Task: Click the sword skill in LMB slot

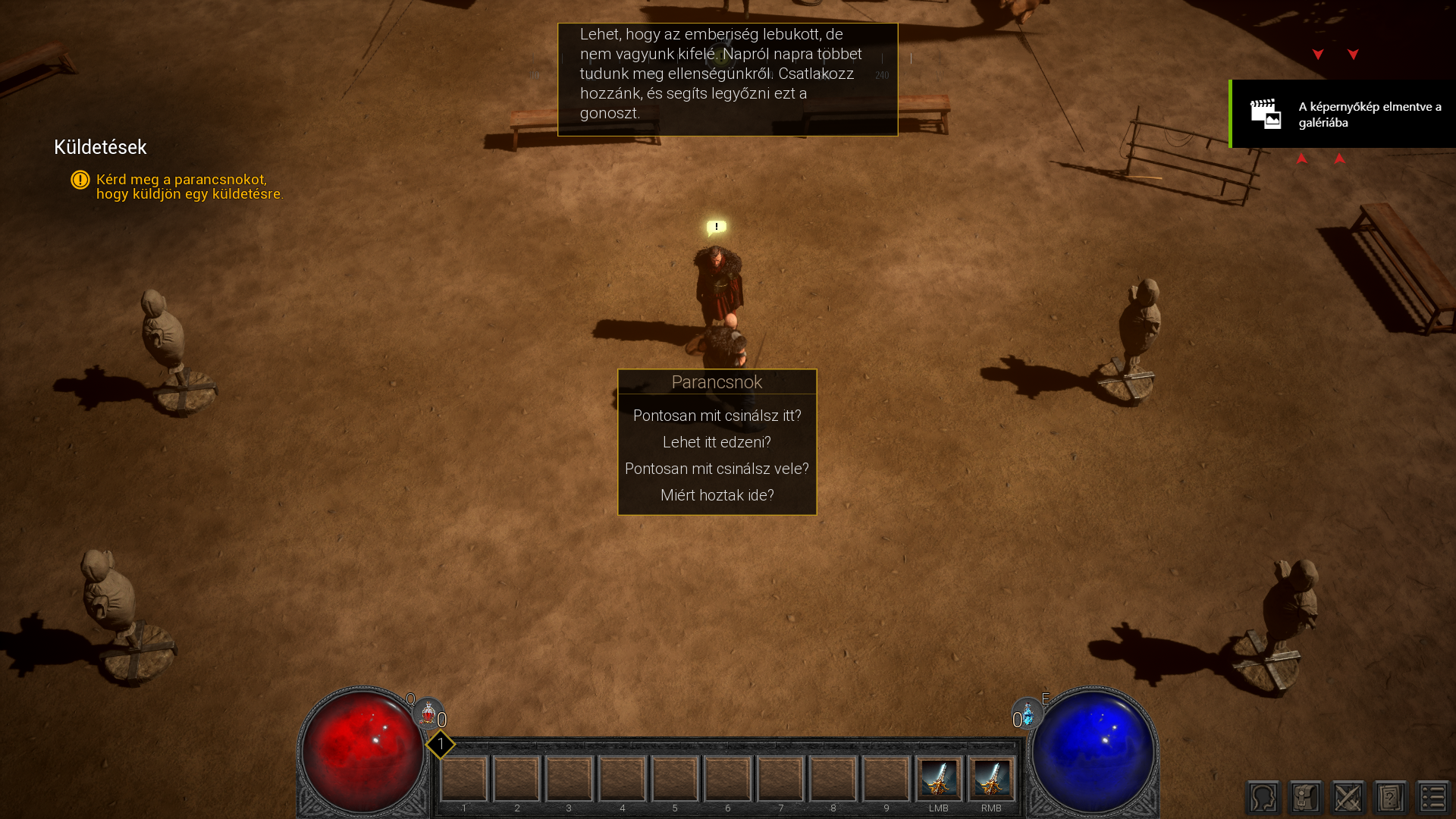Action: coord(939,779)
